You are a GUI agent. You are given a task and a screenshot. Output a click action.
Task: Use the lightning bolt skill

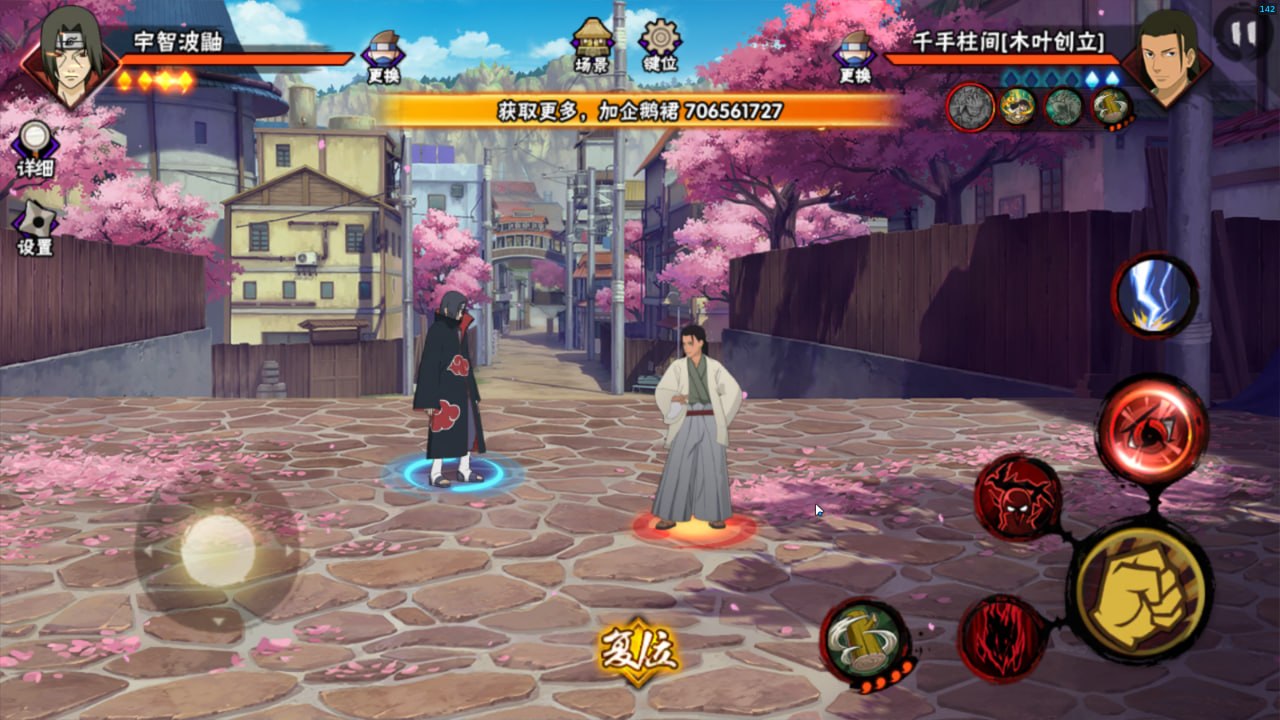[x=1155, y=296]
